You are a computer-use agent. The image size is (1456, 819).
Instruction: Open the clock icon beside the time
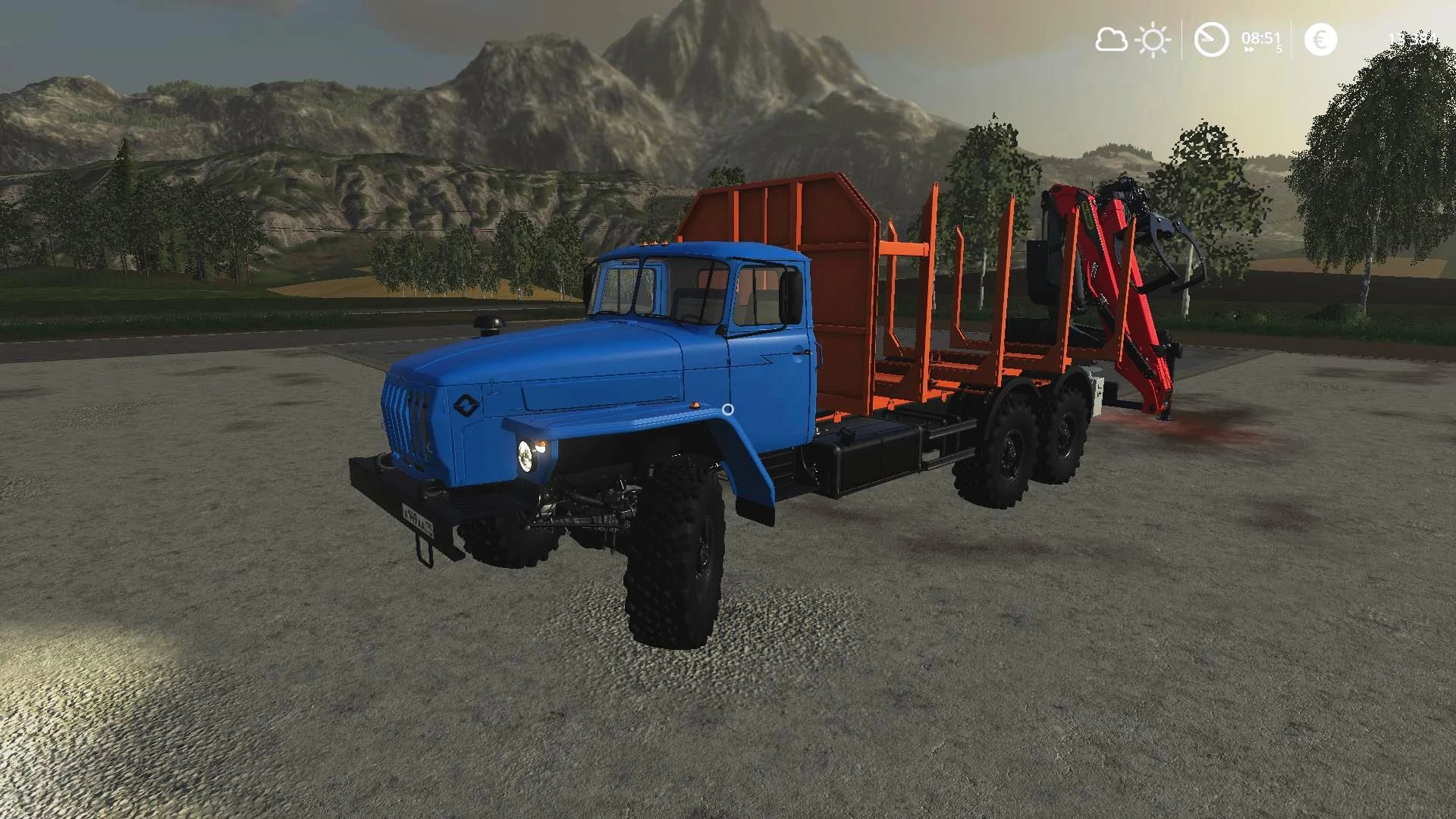(x=1211, y=39)
